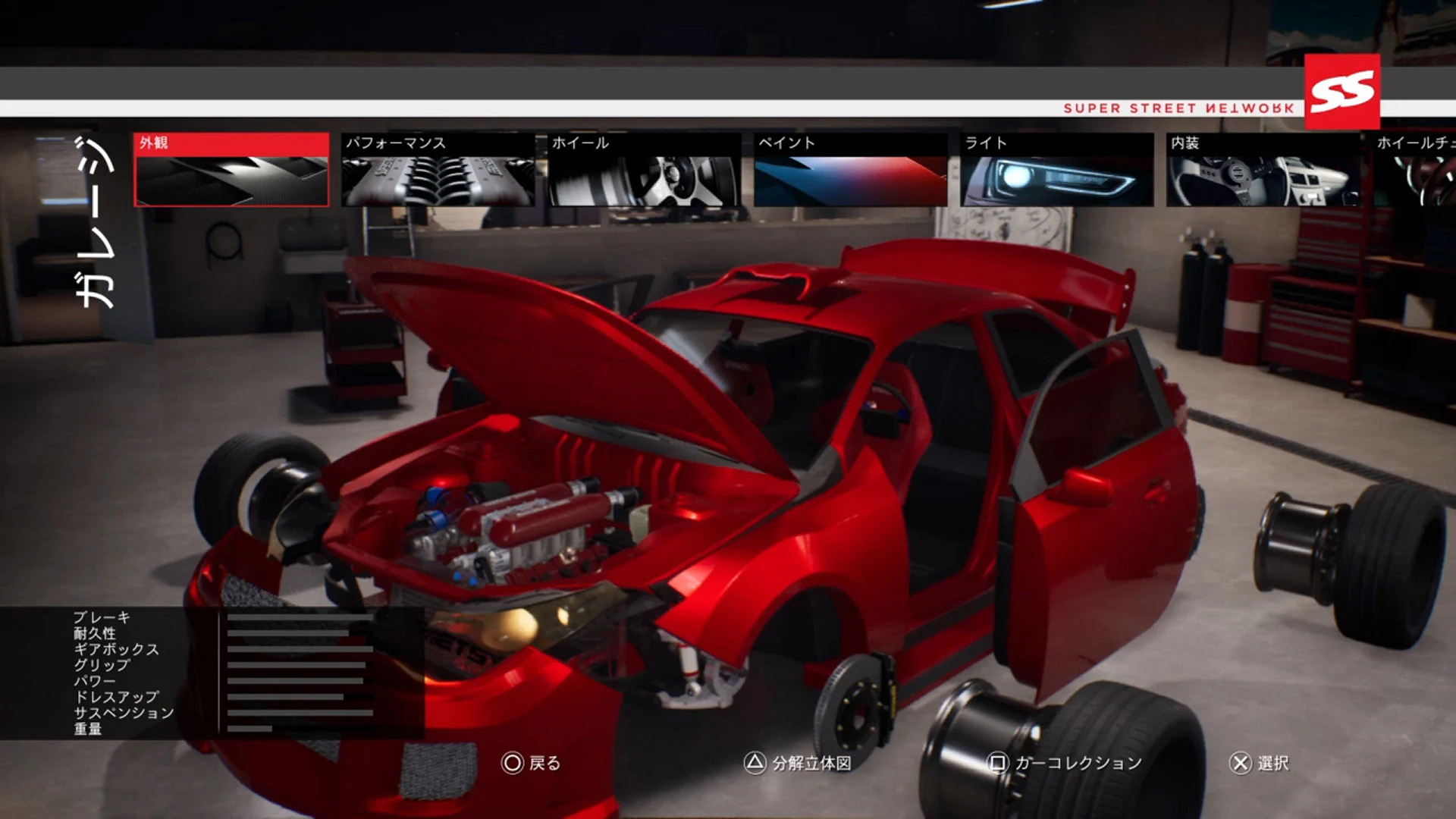Screen dimensions: 1456x819
Task: Open the ペイント (Paint) category tile
Action: coord(849,170)
